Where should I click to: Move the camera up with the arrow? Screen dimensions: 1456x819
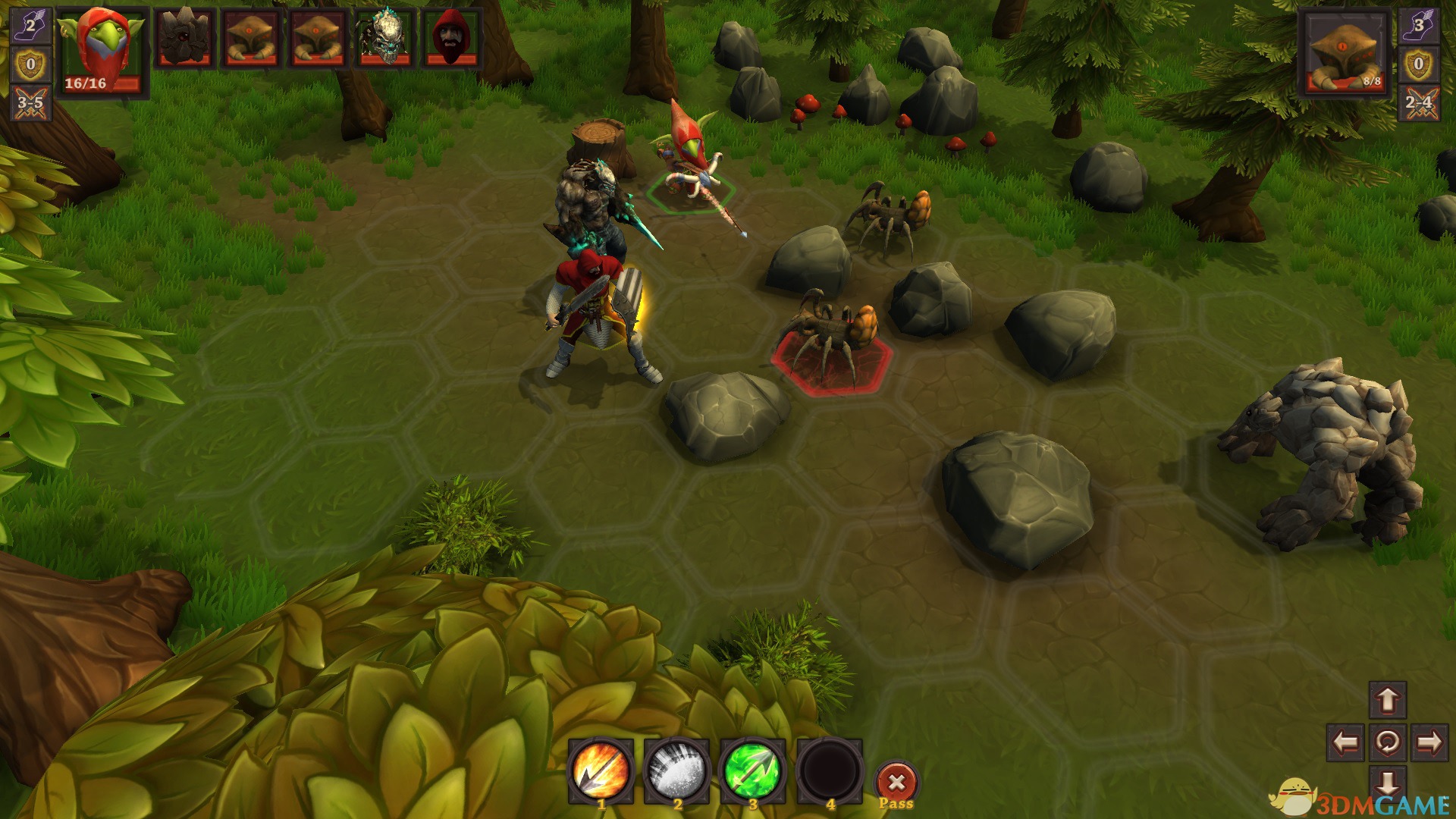1388,699
